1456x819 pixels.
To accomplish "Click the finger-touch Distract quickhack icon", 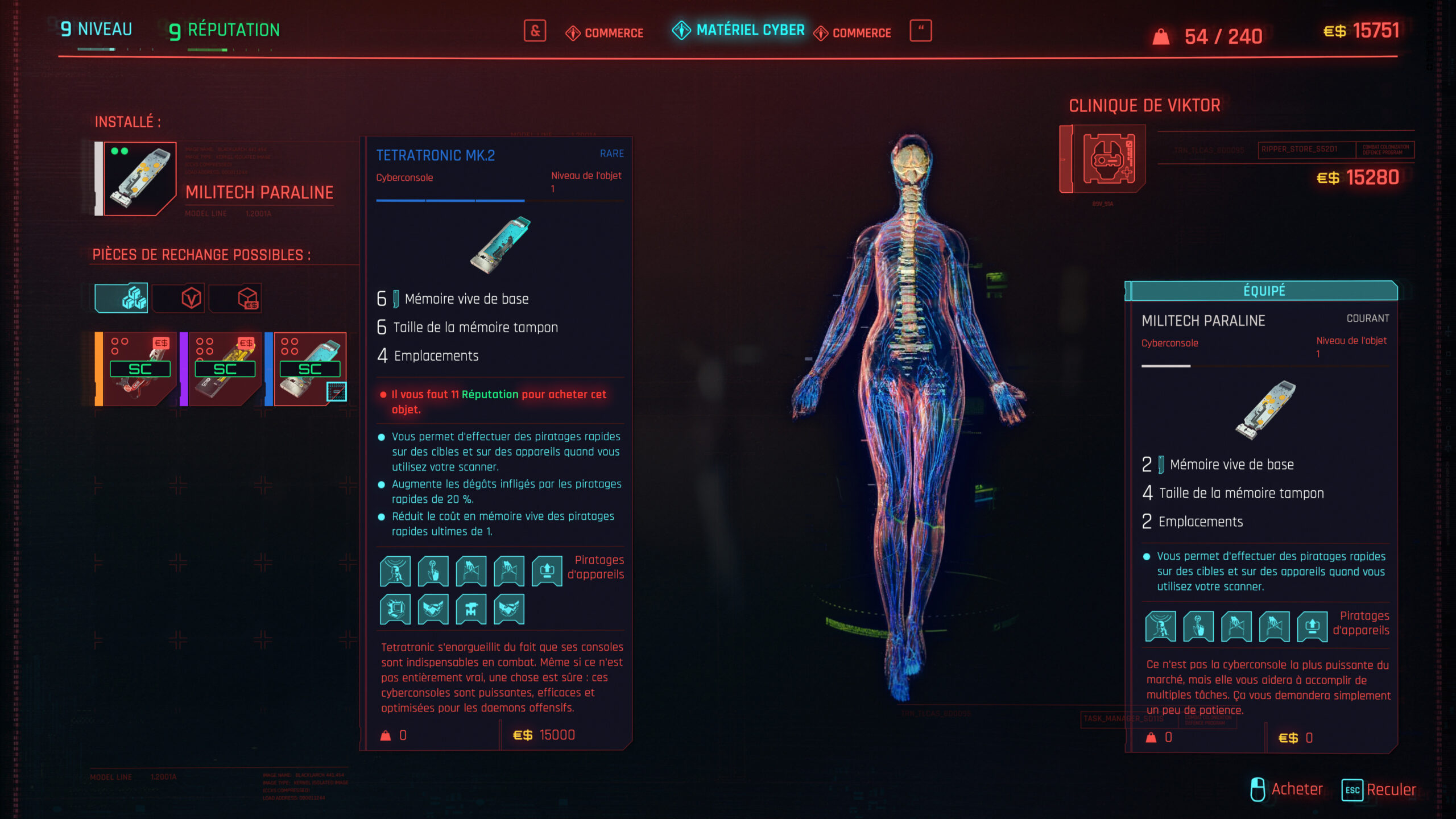I will pos(433,572).
